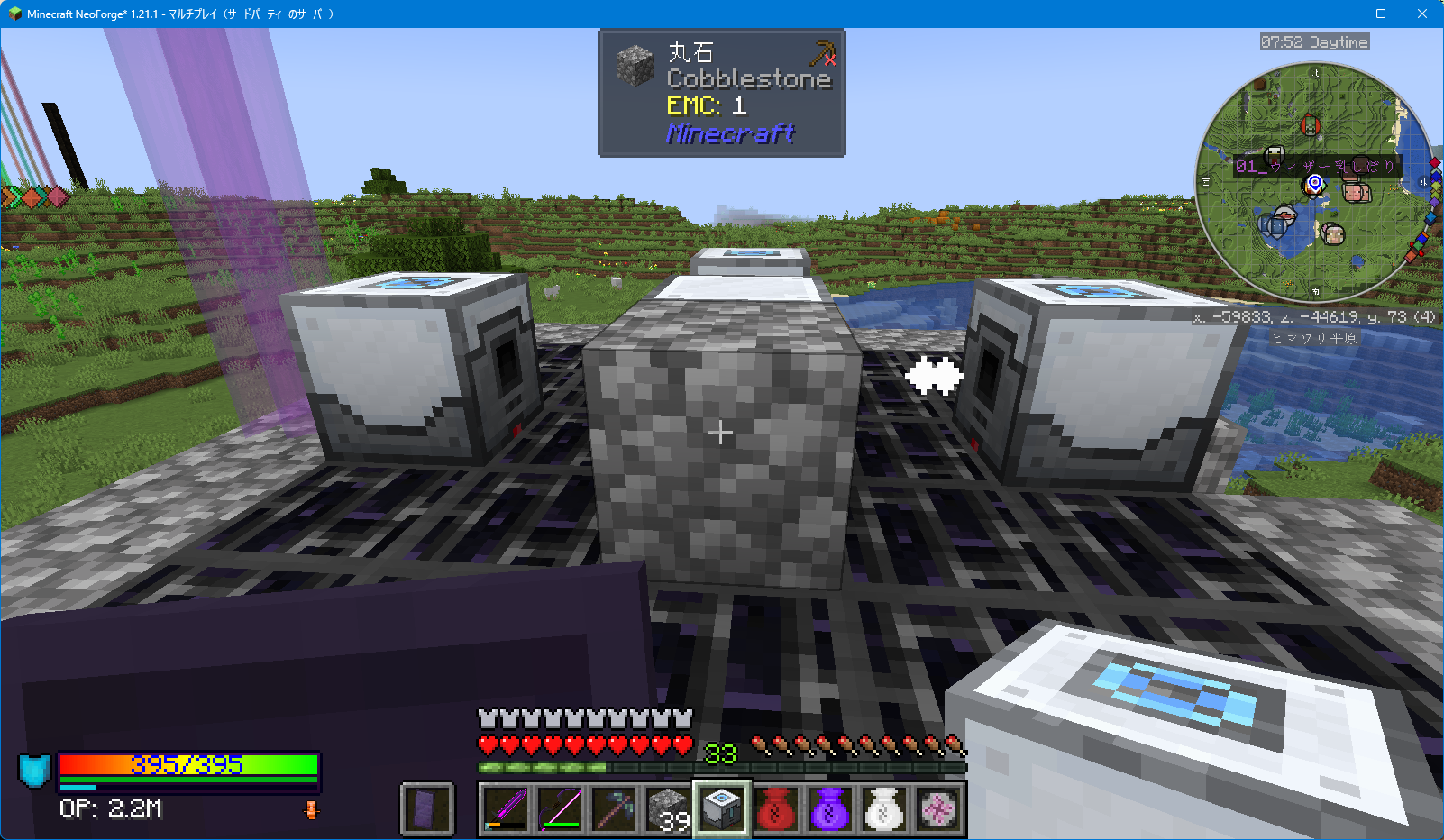Select the pickaxe hotbar slot

coord(614,808)
